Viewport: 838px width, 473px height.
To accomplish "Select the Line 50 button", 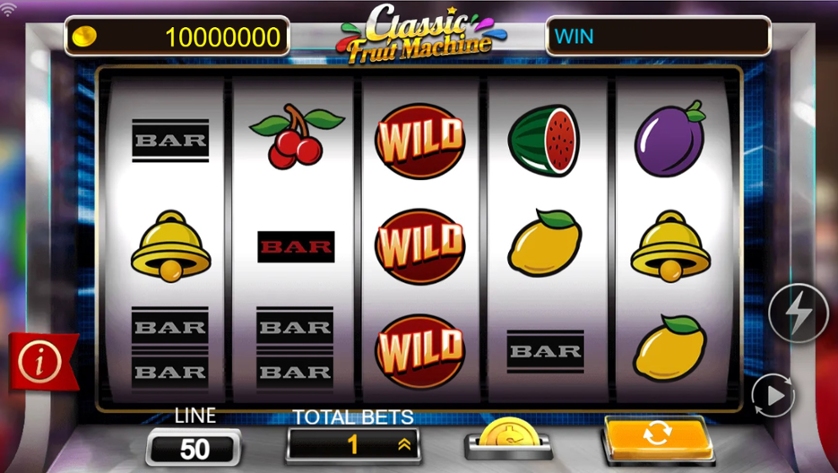I will 194,447.
